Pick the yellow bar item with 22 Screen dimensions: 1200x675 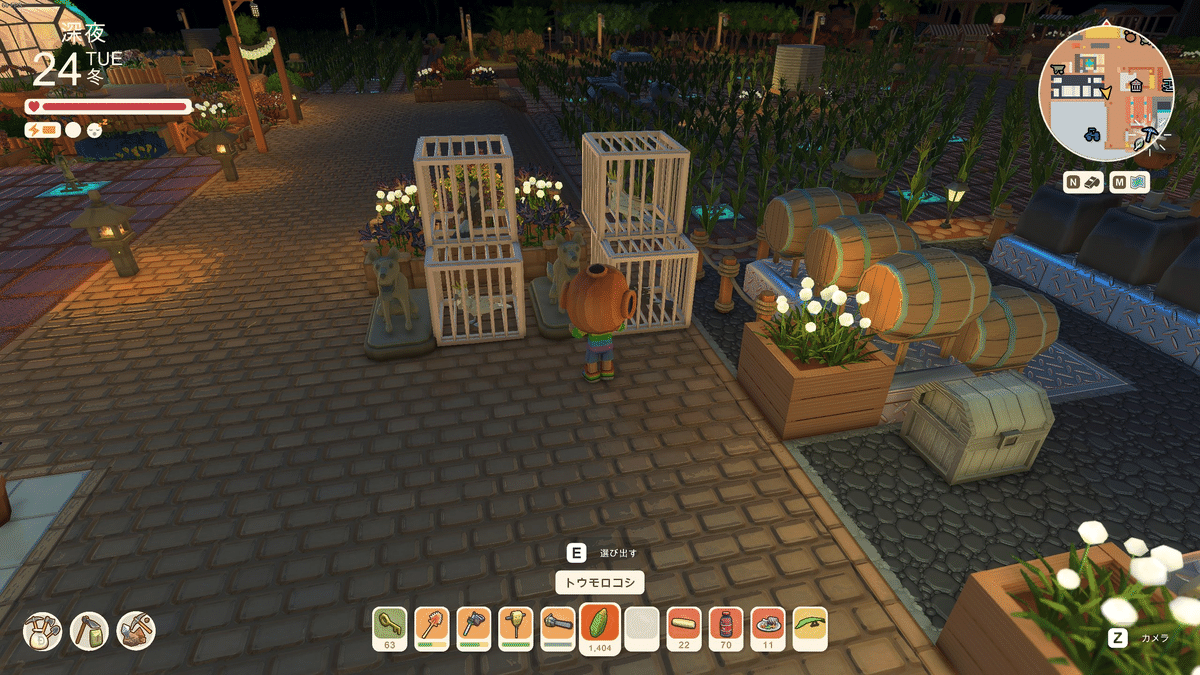click(x=684, y=627)
